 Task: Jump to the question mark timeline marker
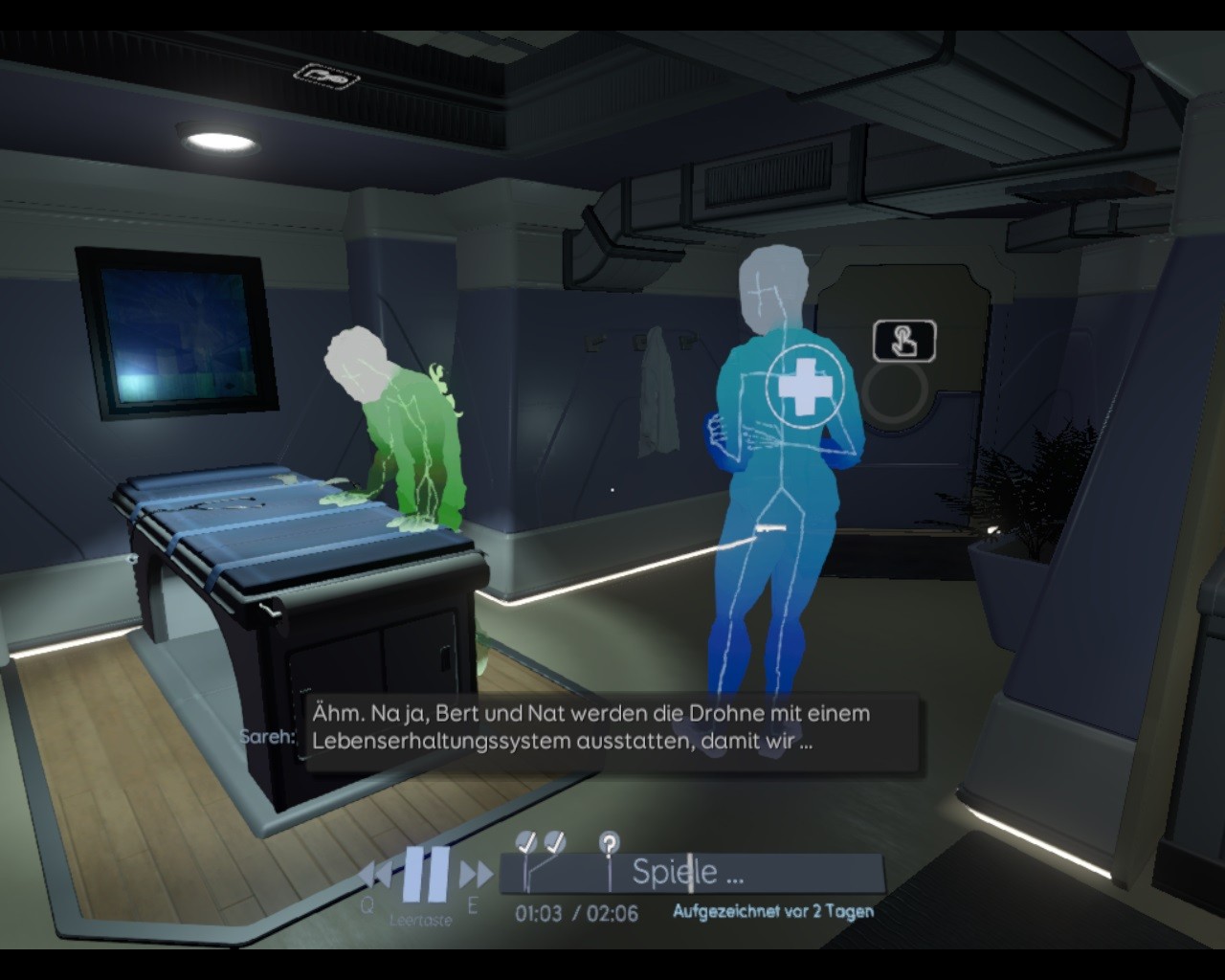pos(609,844)
